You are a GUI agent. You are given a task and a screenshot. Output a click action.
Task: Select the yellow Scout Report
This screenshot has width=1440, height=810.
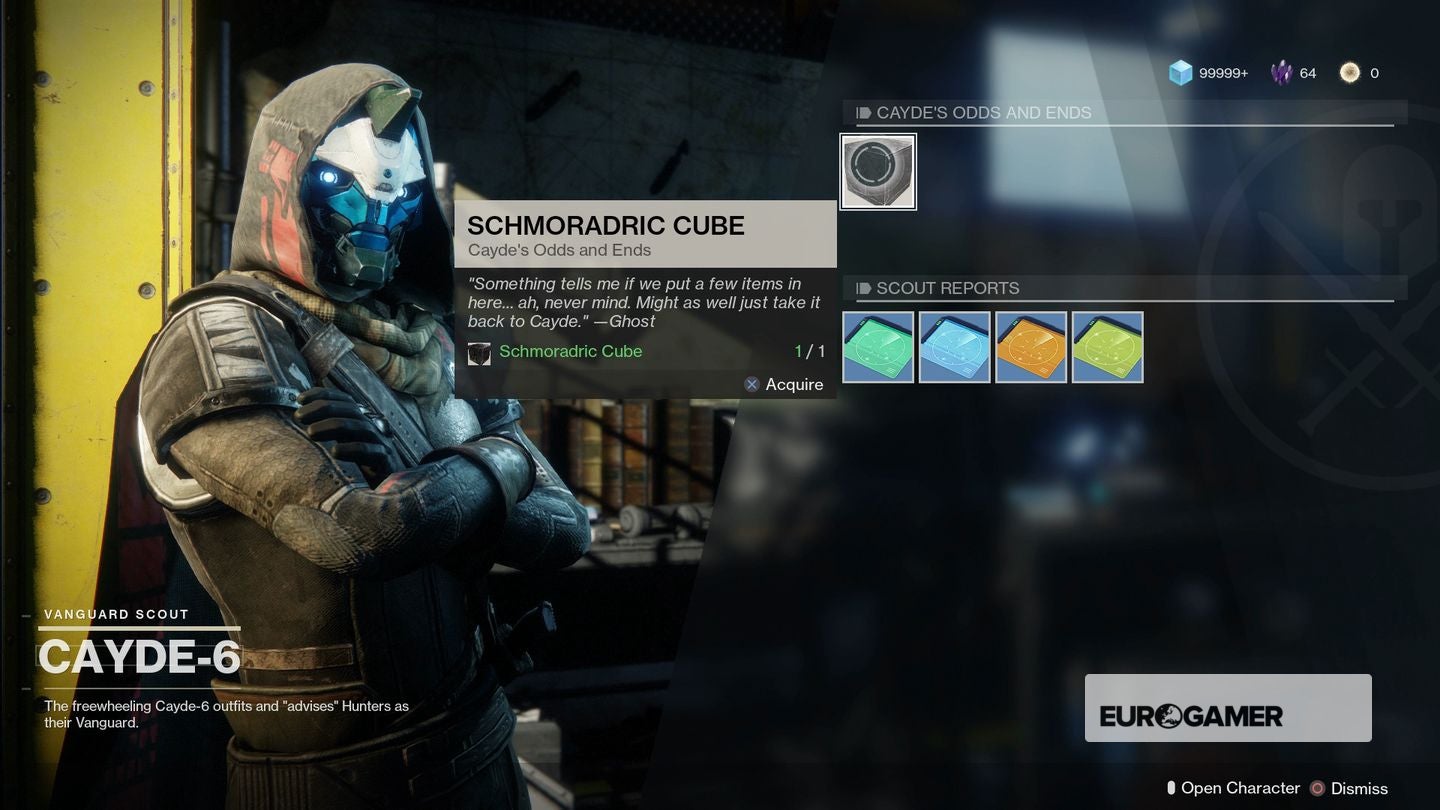[x=1107, y=347]
